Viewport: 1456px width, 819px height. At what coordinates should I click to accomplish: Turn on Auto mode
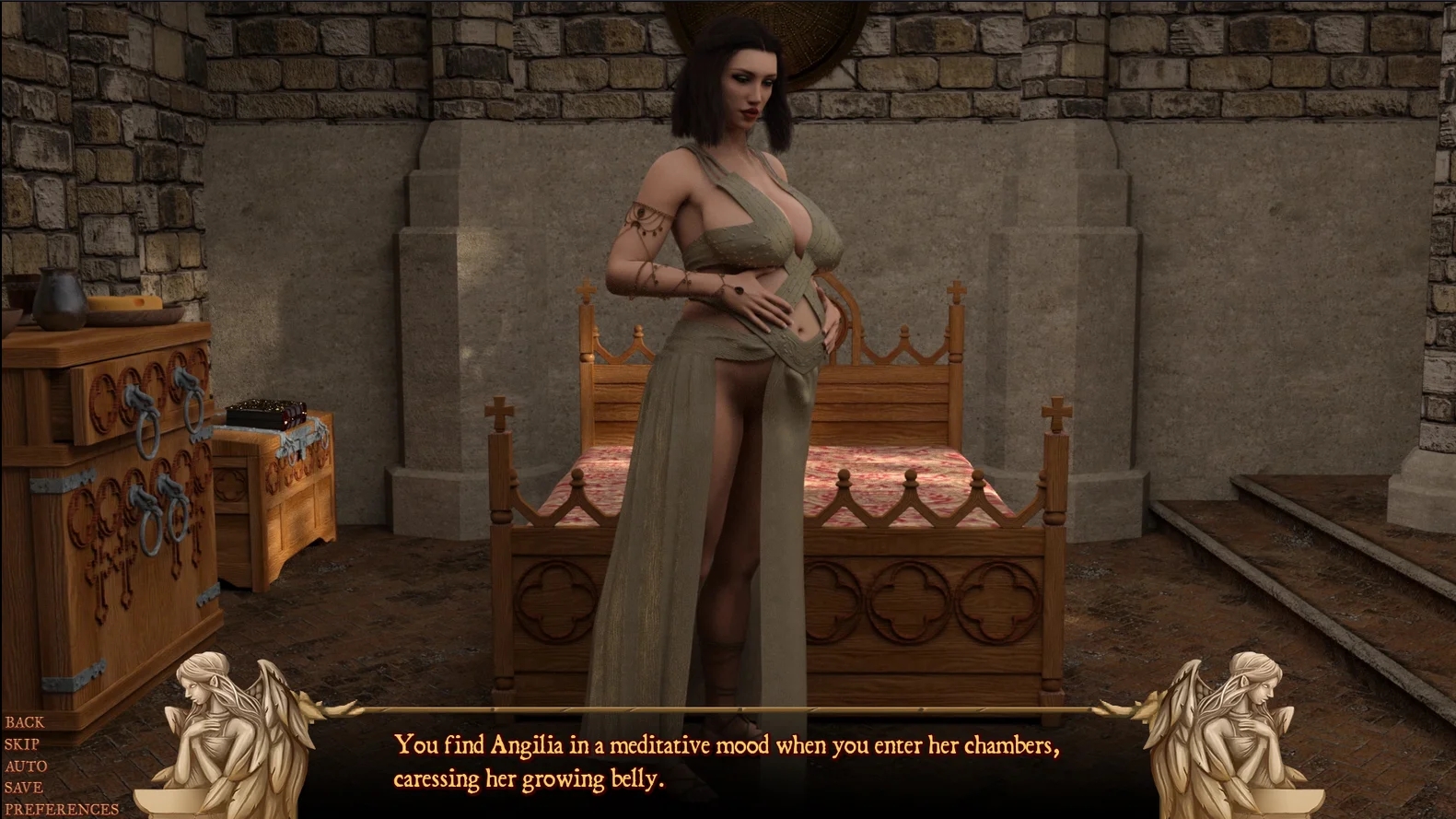click(26, 766)
